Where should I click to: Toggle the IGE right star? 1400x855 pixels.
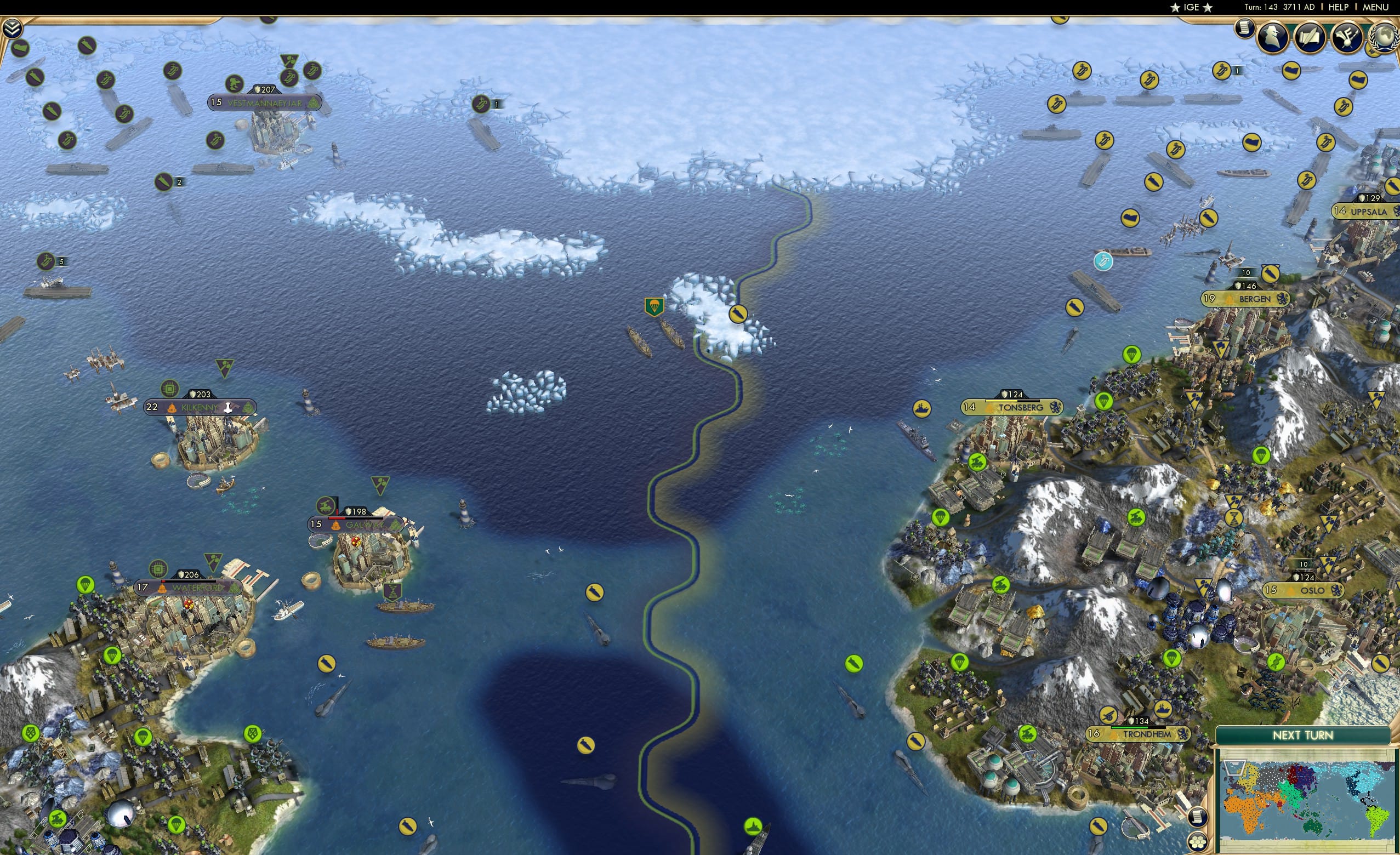pyautogui.click(x=1208, y=7)
